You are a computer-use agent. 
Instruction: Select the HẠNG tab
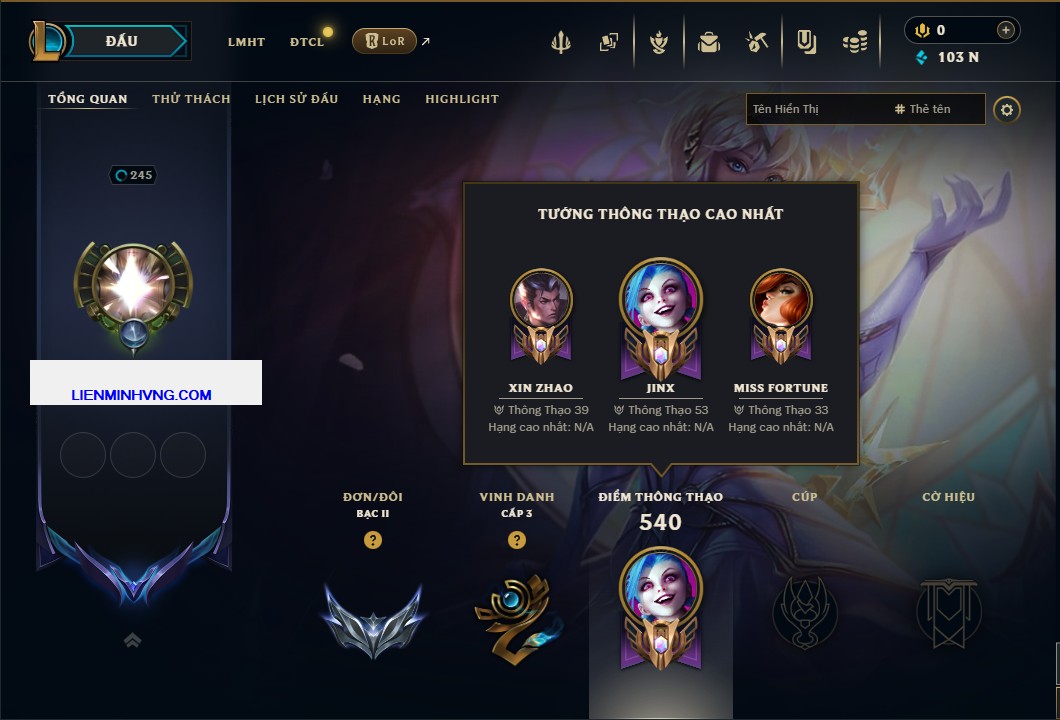click(381, 99)
